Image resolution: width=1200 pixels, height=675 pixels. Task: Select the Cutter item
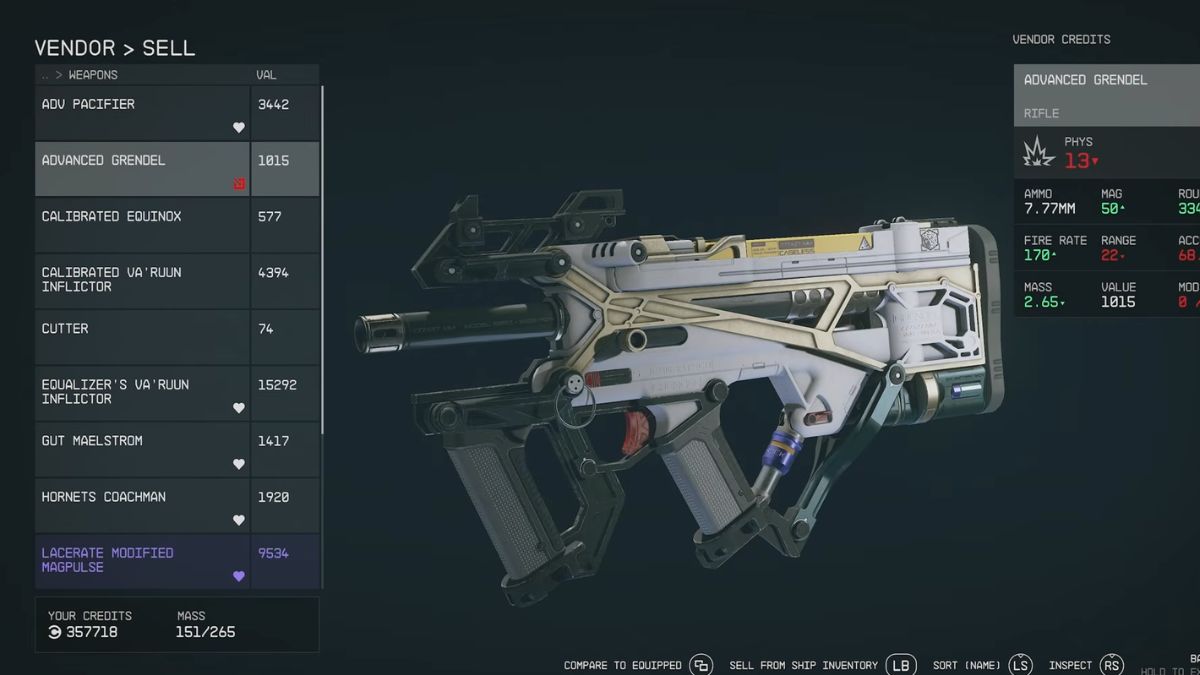[x=142, y=337]
